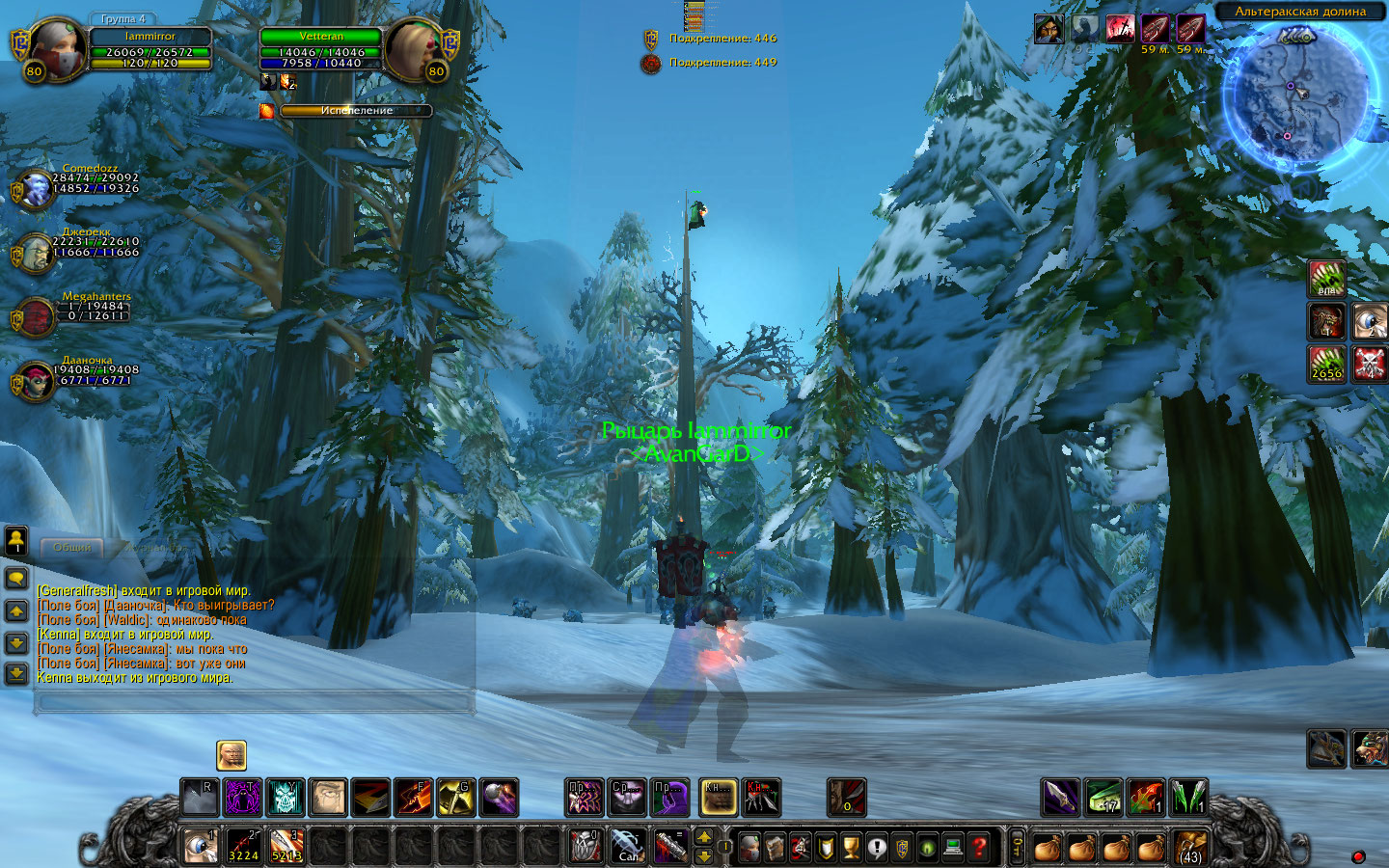Open the red question mark help menu
Image resolution: width=1389 pixels, height=868 pixels.
(979, 847)
